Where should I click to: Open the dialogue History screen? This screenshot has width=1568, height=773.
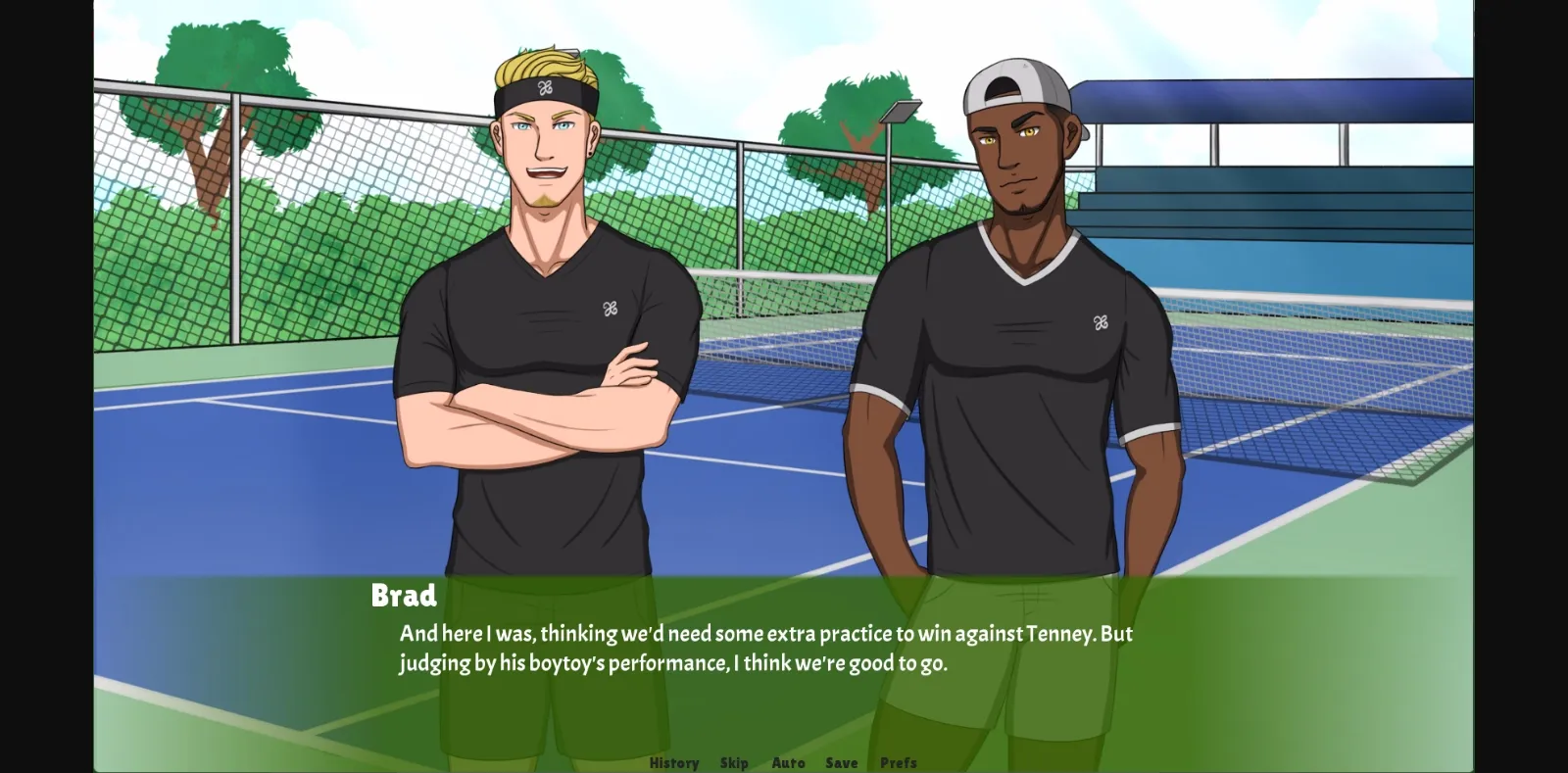673,763
